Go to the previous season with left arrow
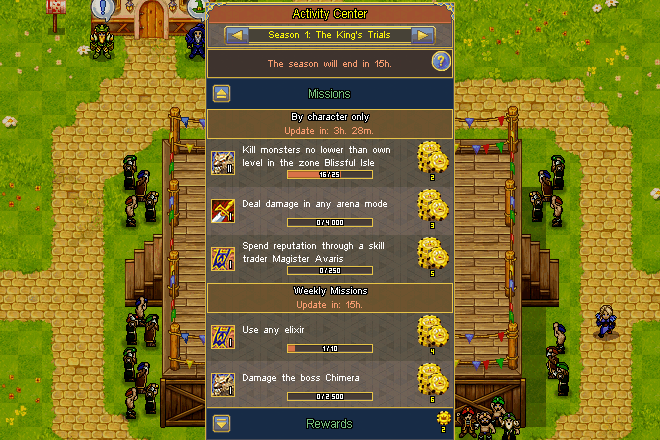Viewport: 660px width, 440px height. click(237, 35)
